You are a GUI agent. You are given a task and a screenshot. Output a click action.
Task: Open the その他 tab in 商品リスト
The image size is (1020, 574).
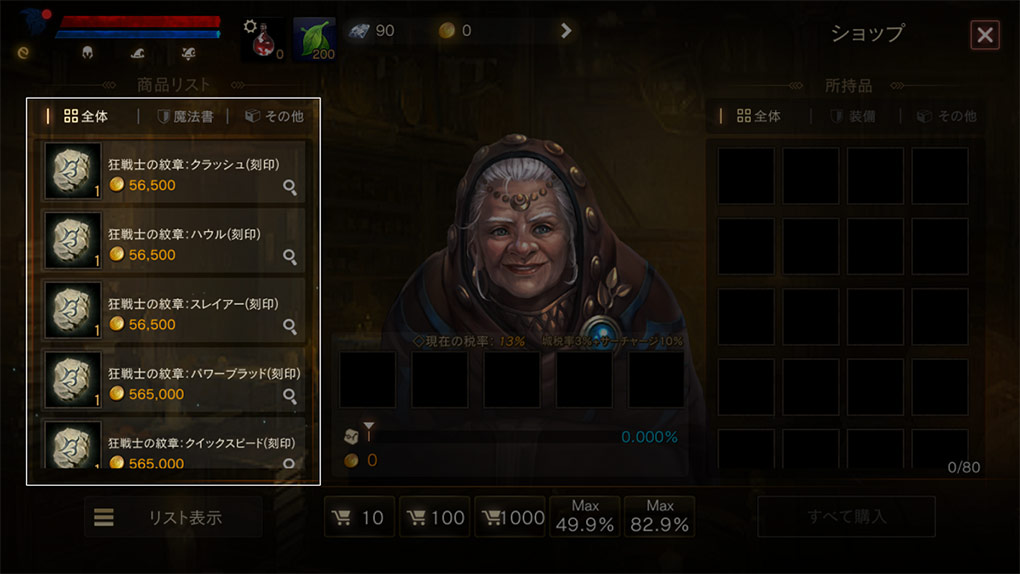(274, 117)
